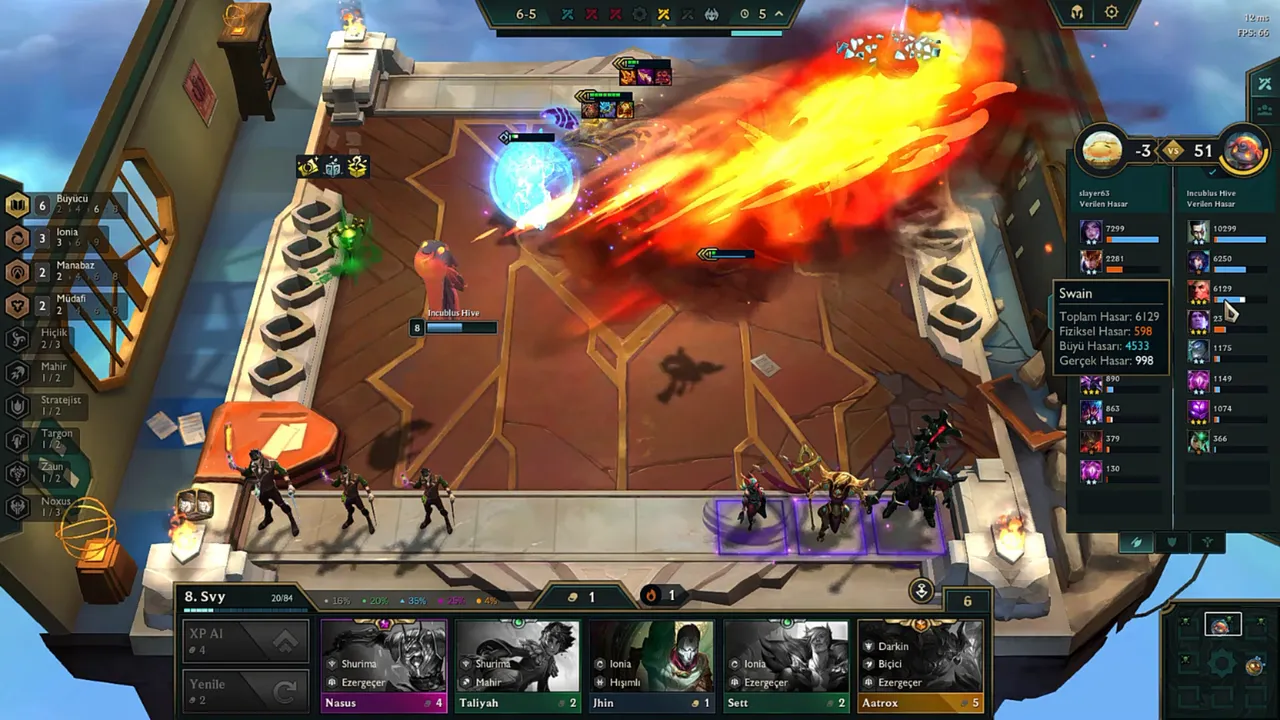Switch to the shield damage tab
Image resolution: width=1280 pixels, height=720 pixels.
coord(1172,542)
